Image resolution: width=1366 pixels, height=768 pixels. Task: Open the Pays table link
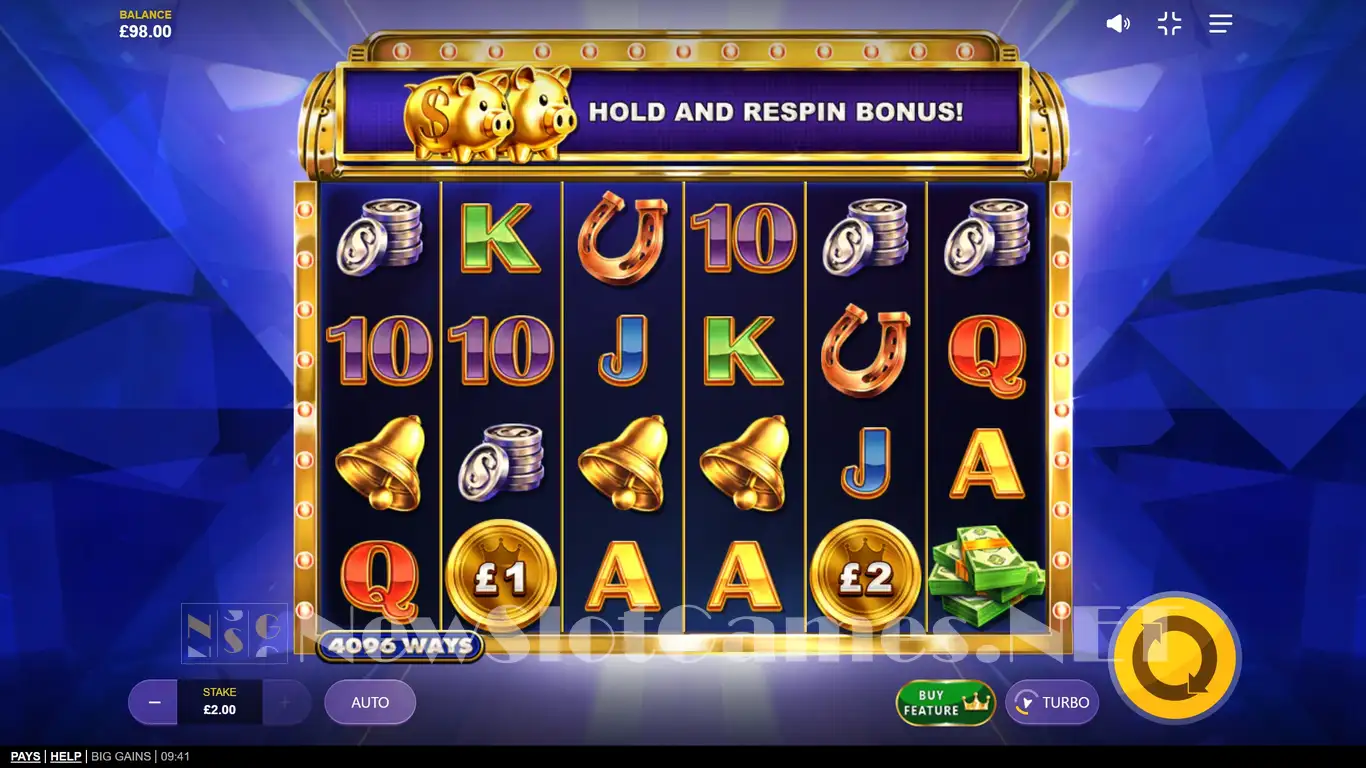click(25, 757)
